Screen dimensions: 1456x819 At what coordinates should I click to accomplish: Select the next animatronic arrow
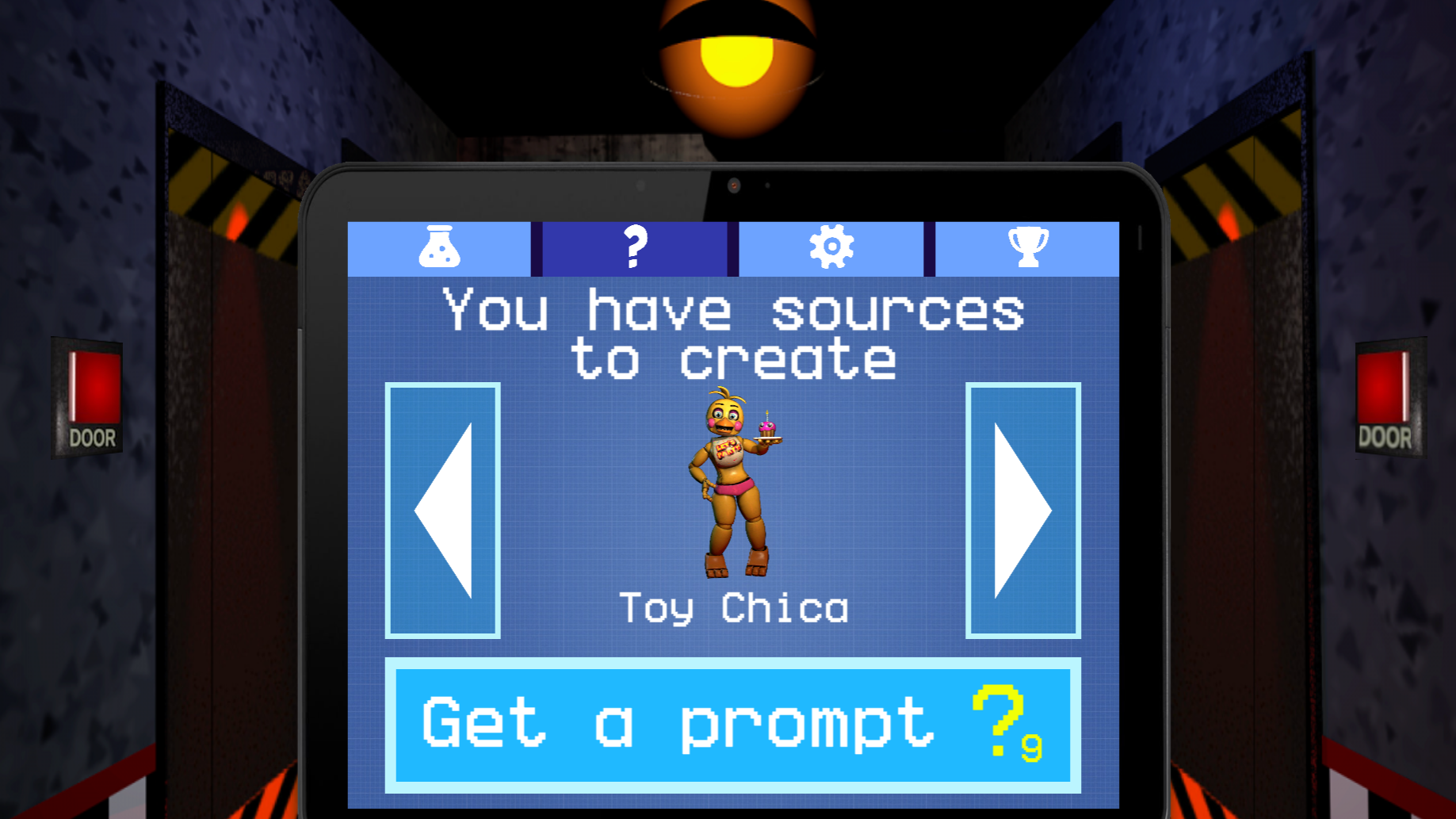tap(1024, 511)
